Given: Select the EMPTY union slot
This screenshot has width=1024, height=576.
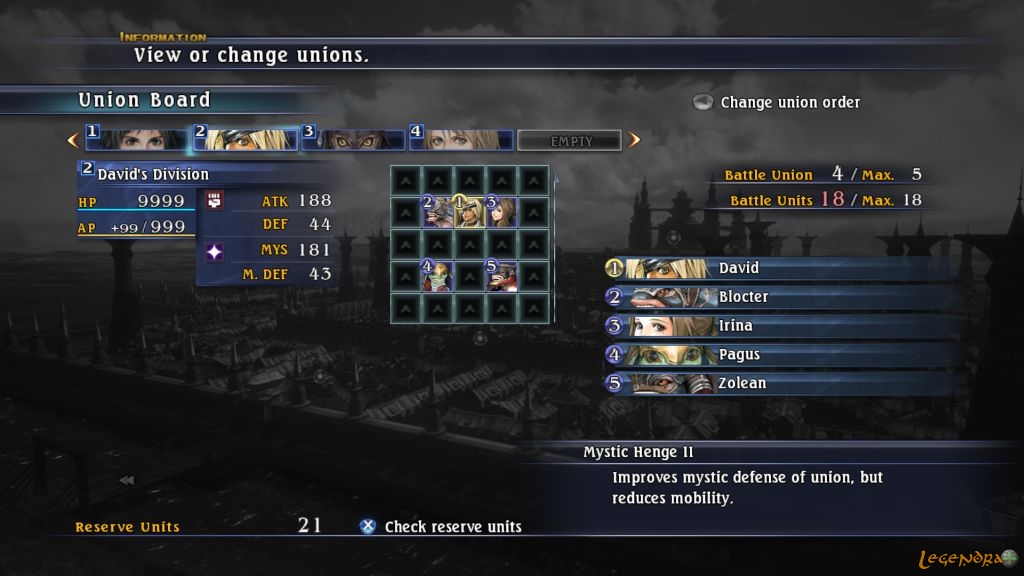Looking at the screenshot, I should point(570,141).
